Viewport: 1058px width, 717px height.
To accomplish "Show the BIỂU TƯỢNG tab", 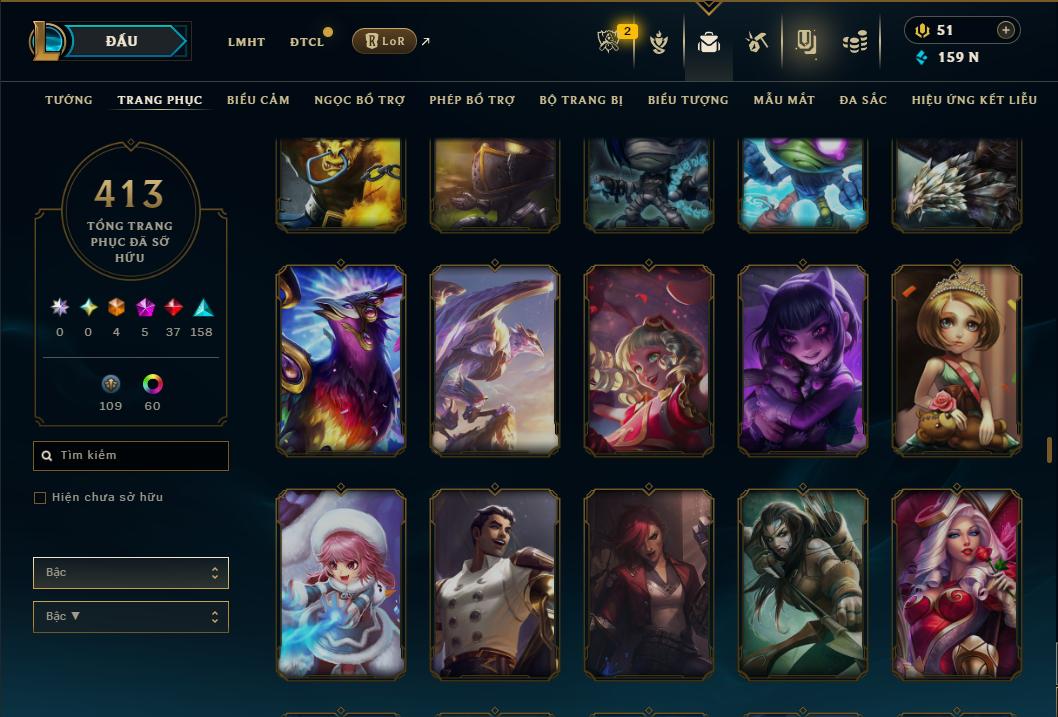I will pos(688,100).
